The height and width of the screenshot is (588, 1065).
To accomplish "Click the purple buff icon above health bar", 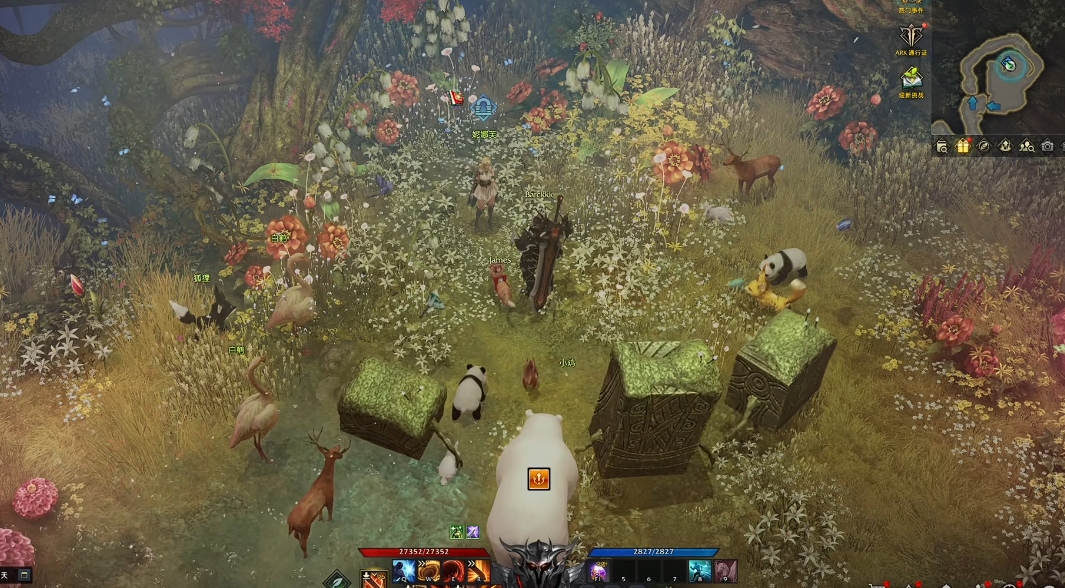I will tap(472, 532).
